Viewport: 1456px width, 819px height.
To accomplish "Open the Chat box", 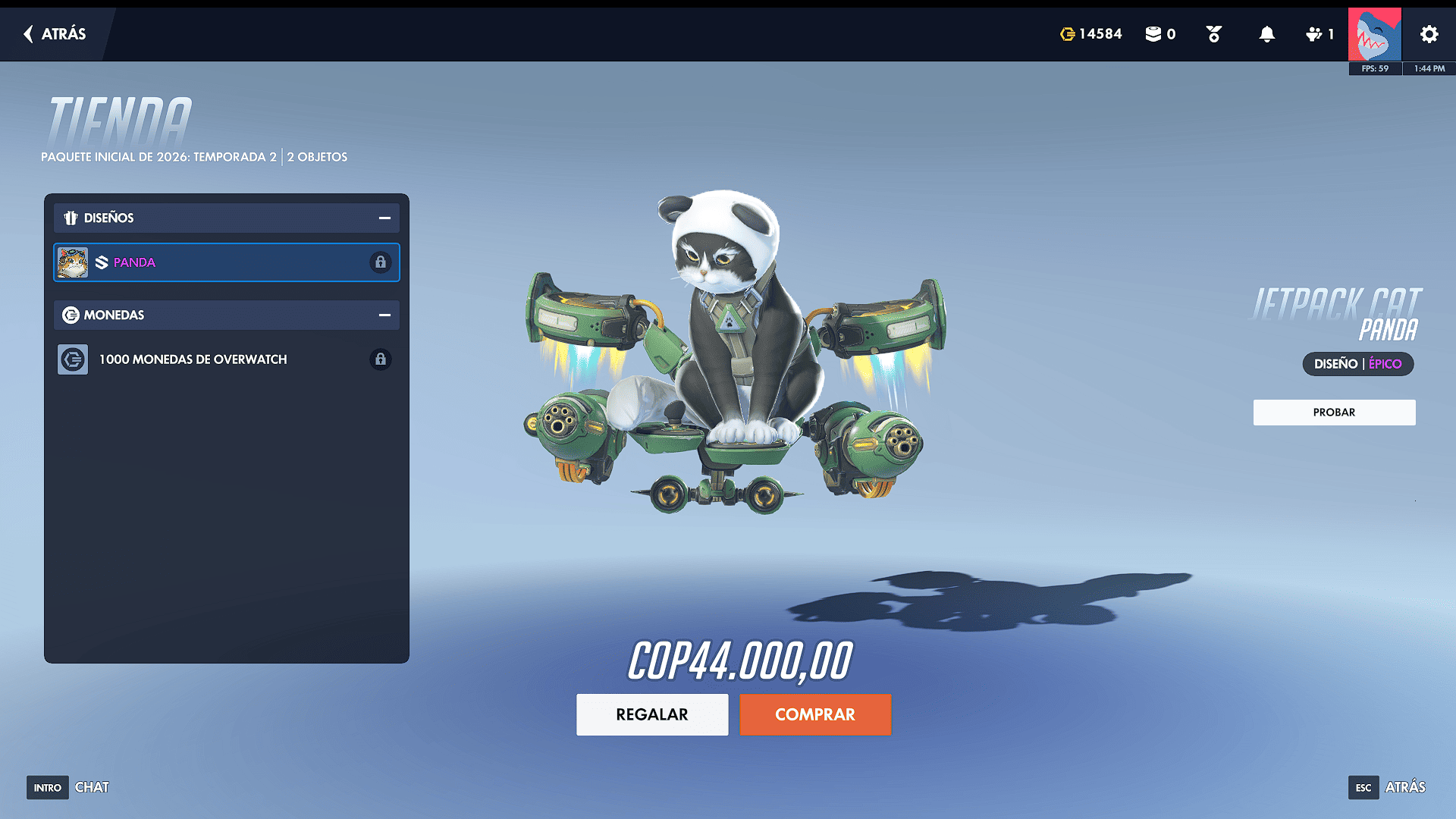I will 91,787.
